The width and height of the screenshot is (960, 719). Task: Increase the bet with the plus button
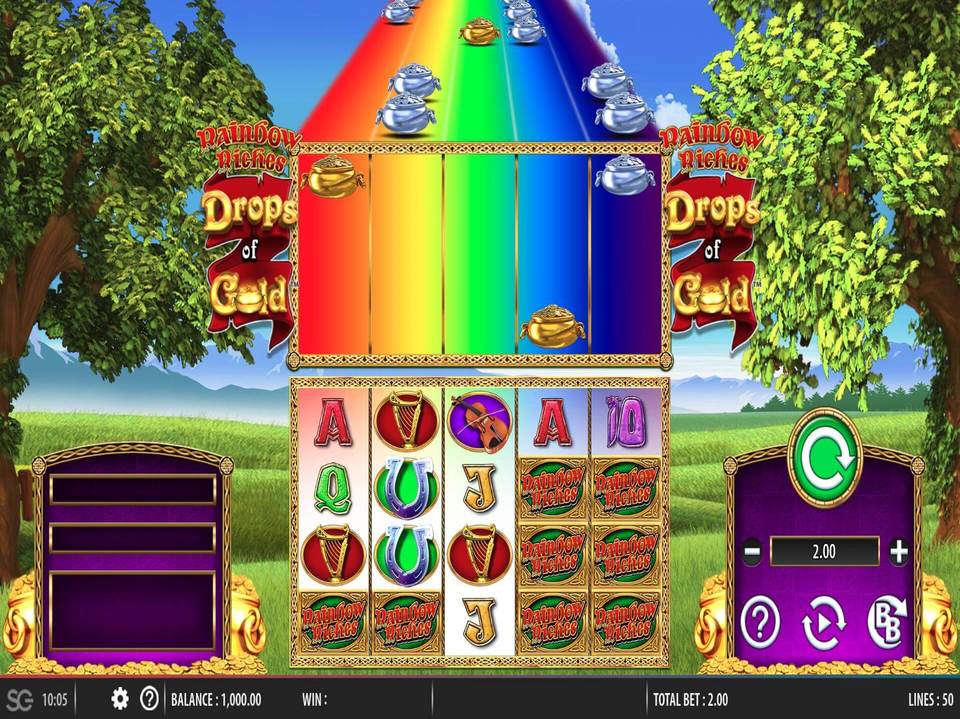(x=898, y=551)
